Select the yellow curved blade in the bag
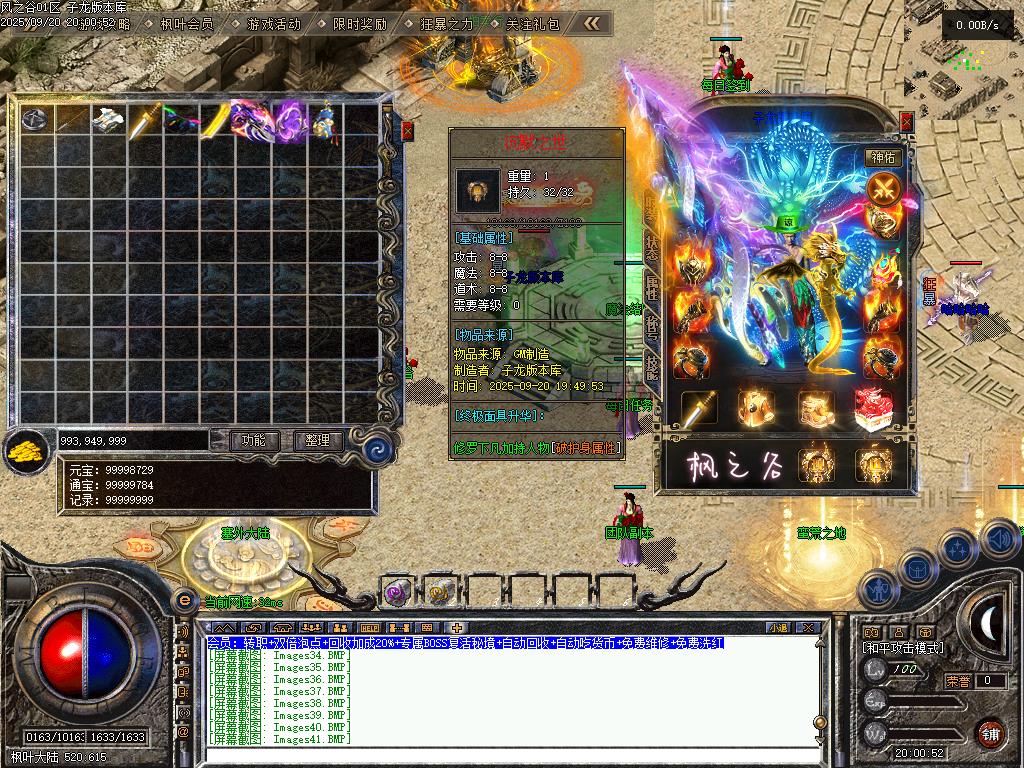This screenshot has width=1024, height=768. tap(215, 120)
